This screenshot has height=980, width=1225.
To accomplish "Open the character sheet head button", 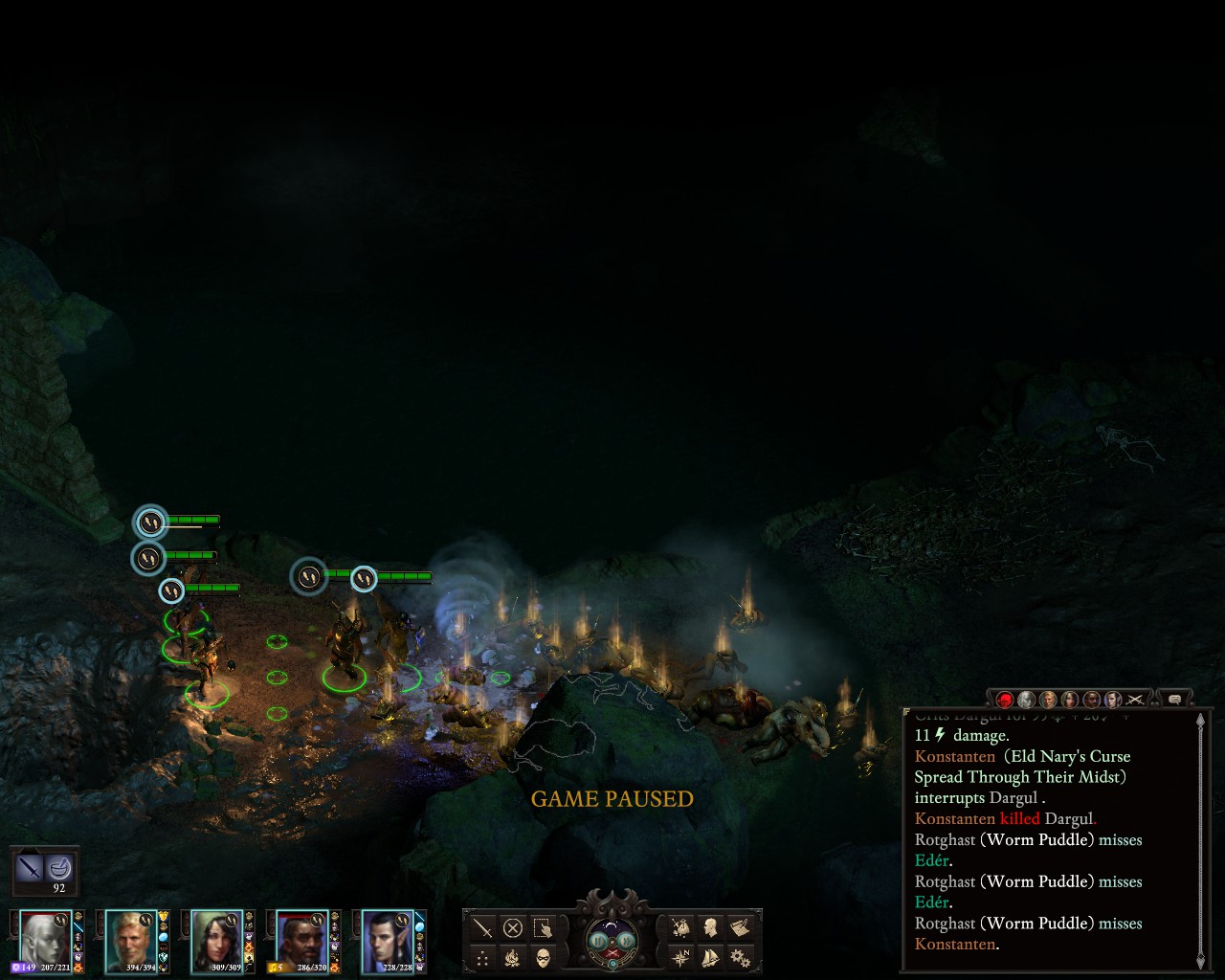I will coord(710,927).
